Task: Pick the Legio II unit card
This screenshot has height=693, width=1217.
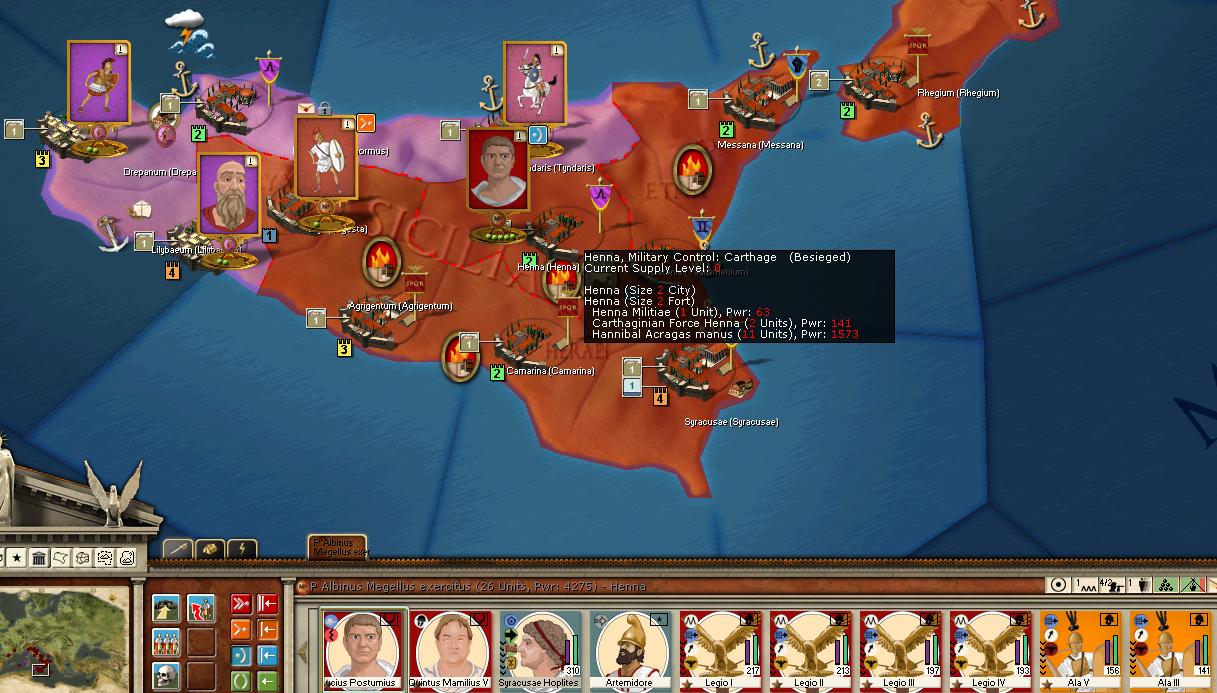Action: click(810, 650)
